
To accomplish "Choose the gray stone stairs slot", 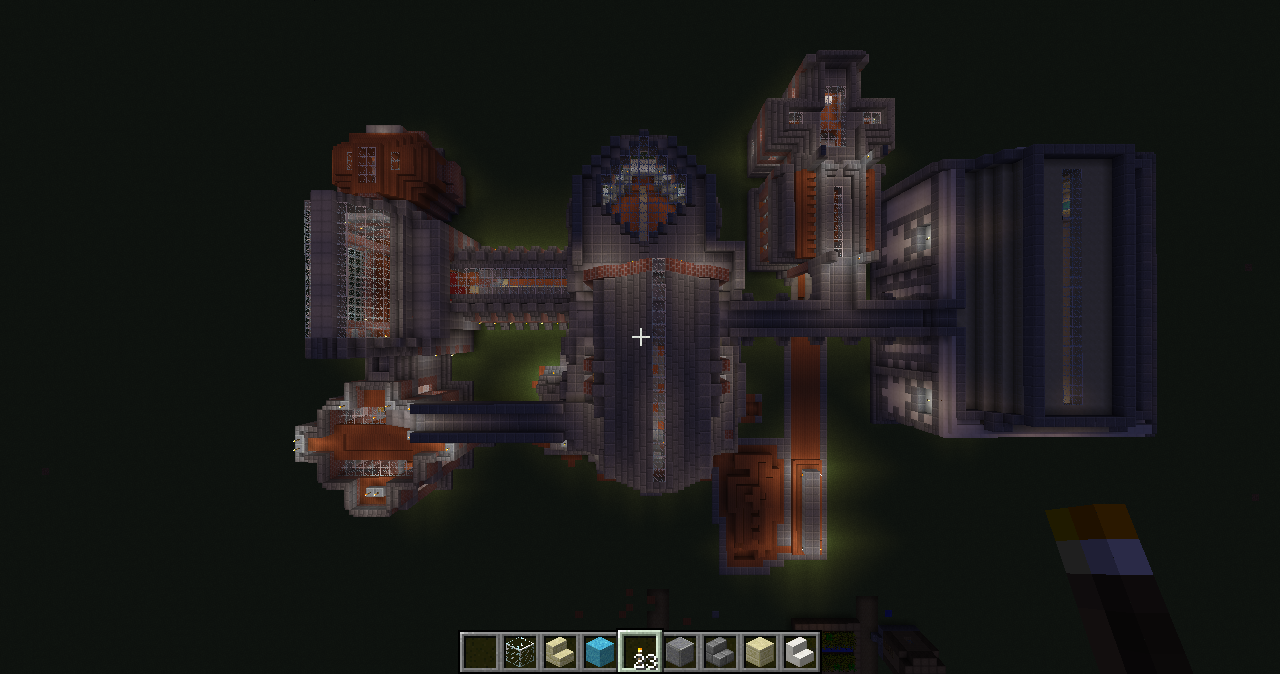I will (720, 652).
